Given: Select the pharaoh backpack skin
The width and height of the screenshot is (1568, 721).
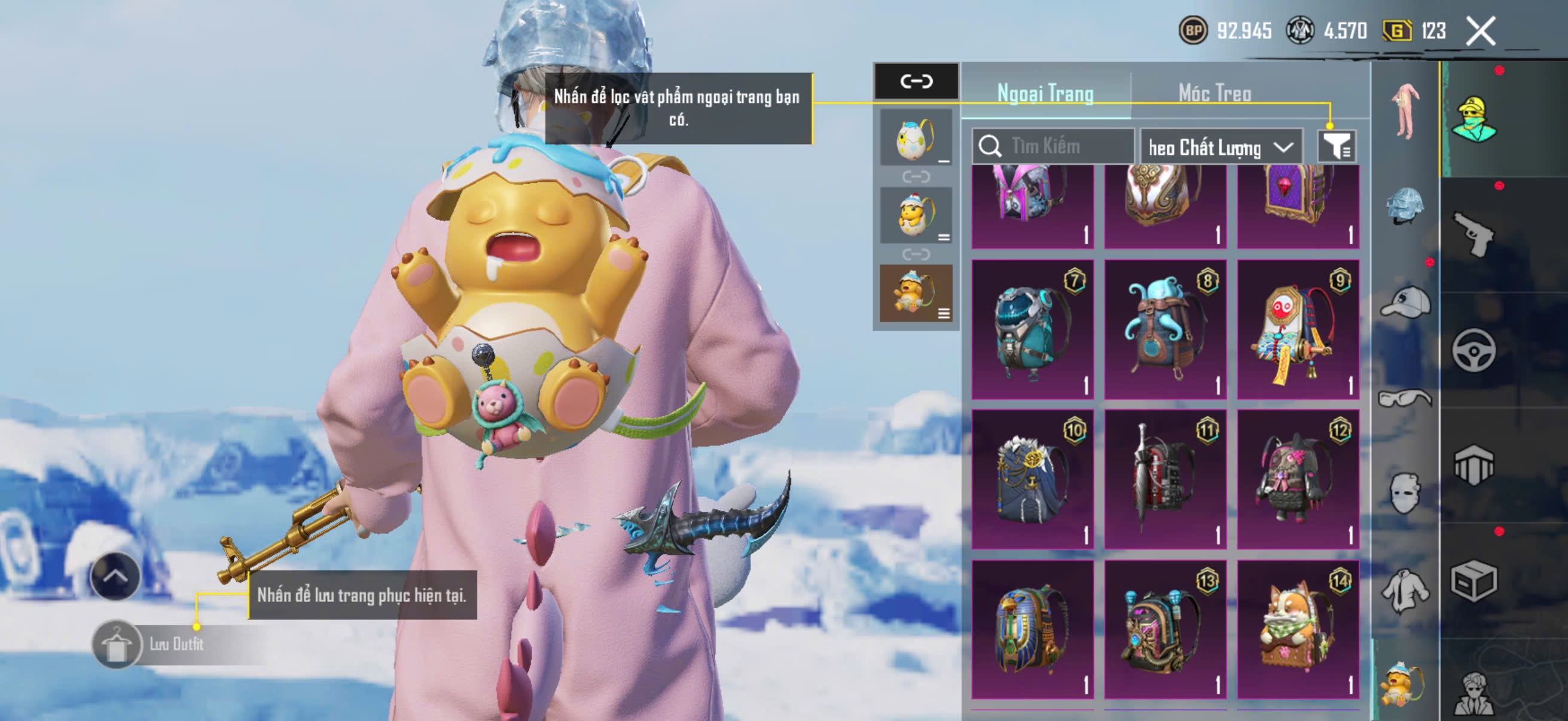Looking at the screenshot, I should pos(1032,629).
